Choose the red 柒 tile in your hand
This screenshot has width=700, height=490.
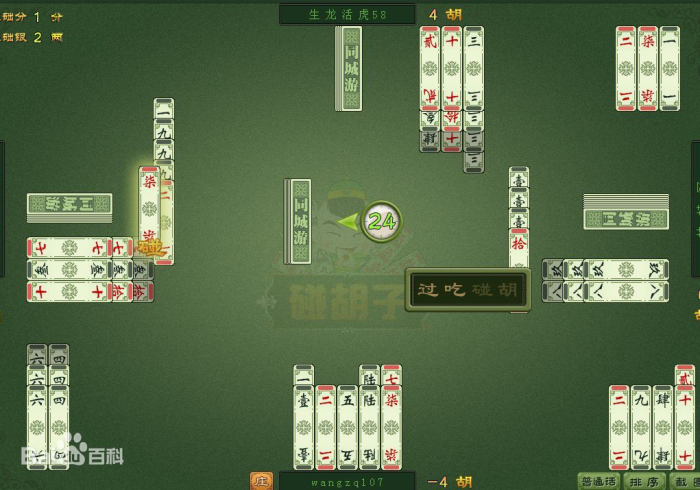[391, 425]
